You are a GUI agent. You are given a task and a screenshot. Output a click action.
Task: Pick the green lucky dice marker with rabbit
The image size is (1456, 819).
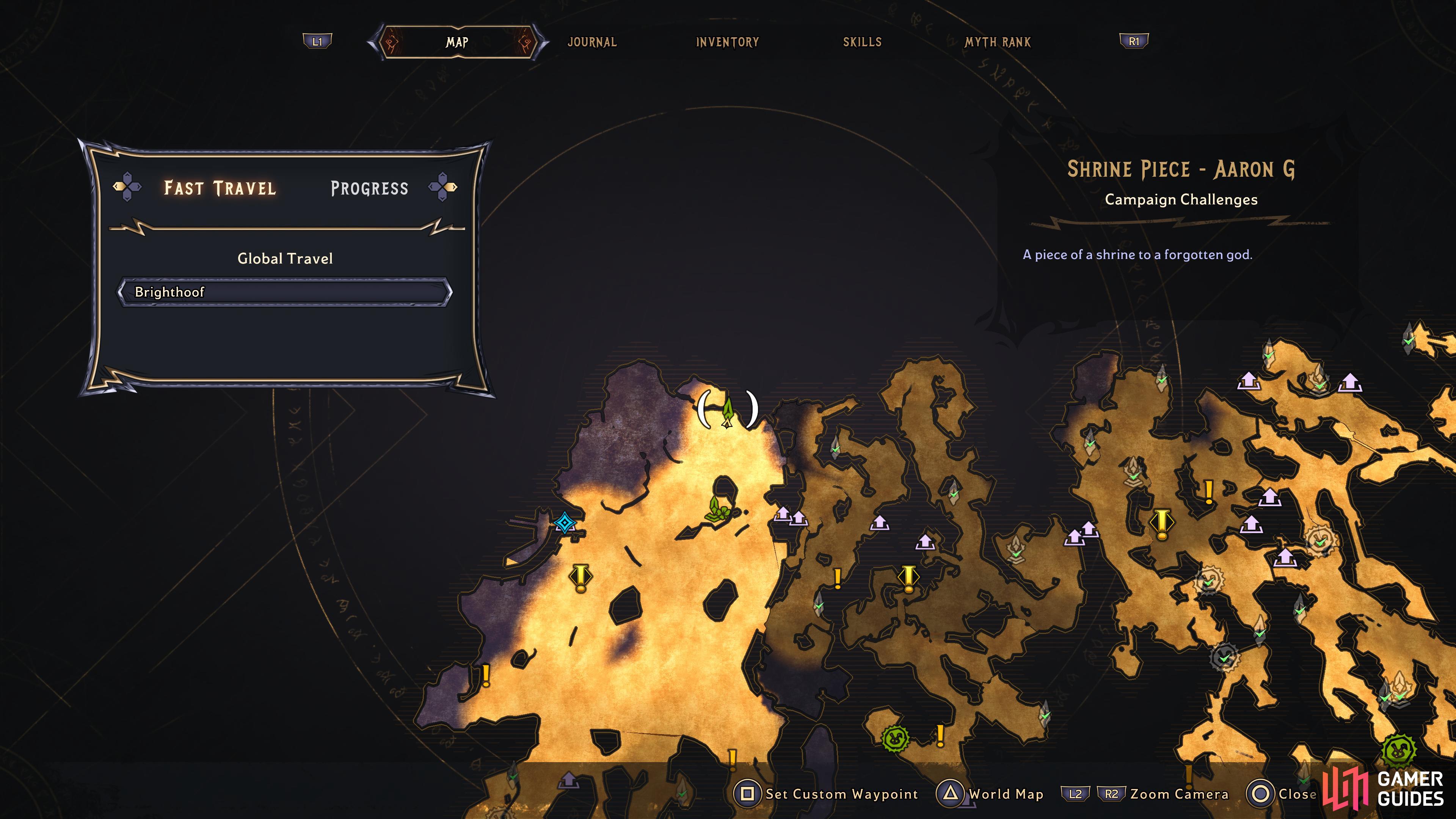point(895,737)
